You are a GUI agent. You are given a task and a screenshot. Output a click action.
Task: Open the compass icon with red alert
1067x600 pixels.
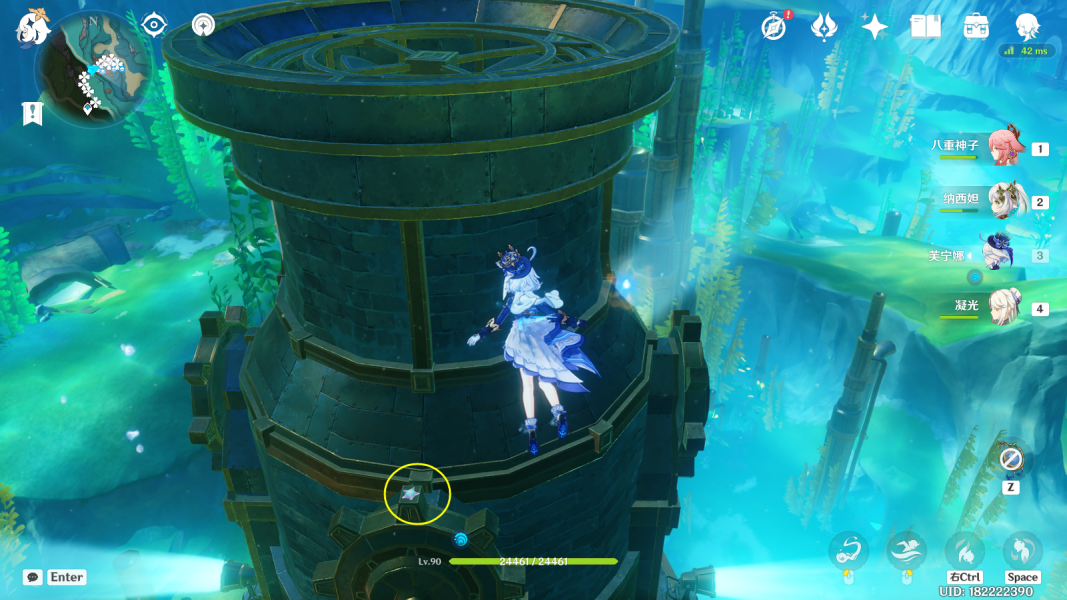(774, 27)
